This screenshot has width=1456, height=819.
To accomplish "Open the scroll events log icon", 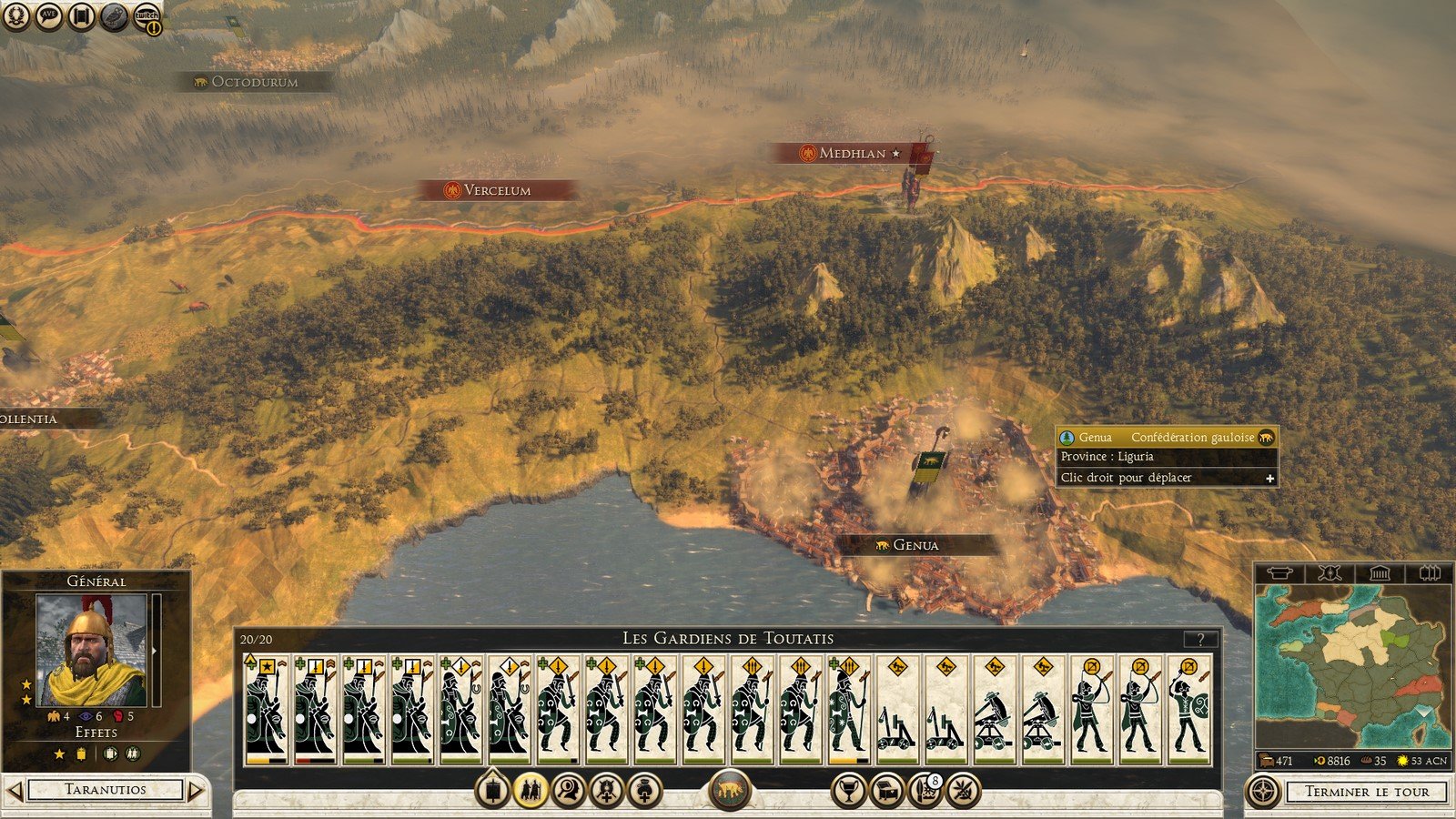I will (x=82, y=16).
